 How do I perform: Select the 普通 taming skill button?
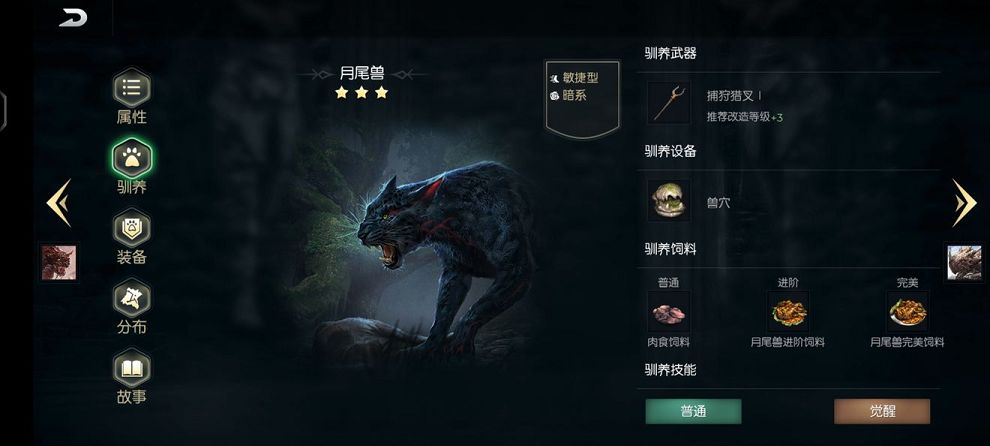tap(693, 411)
